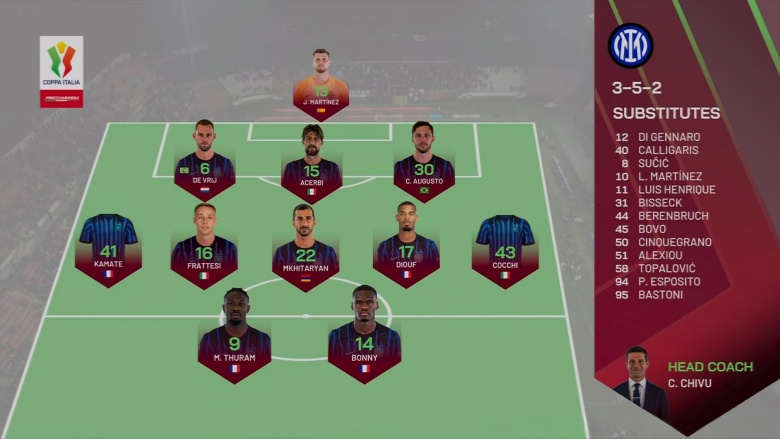Pick Cocchi's number 43 shirt card
This screenshot has height=439, width=780.
(505, 251)
